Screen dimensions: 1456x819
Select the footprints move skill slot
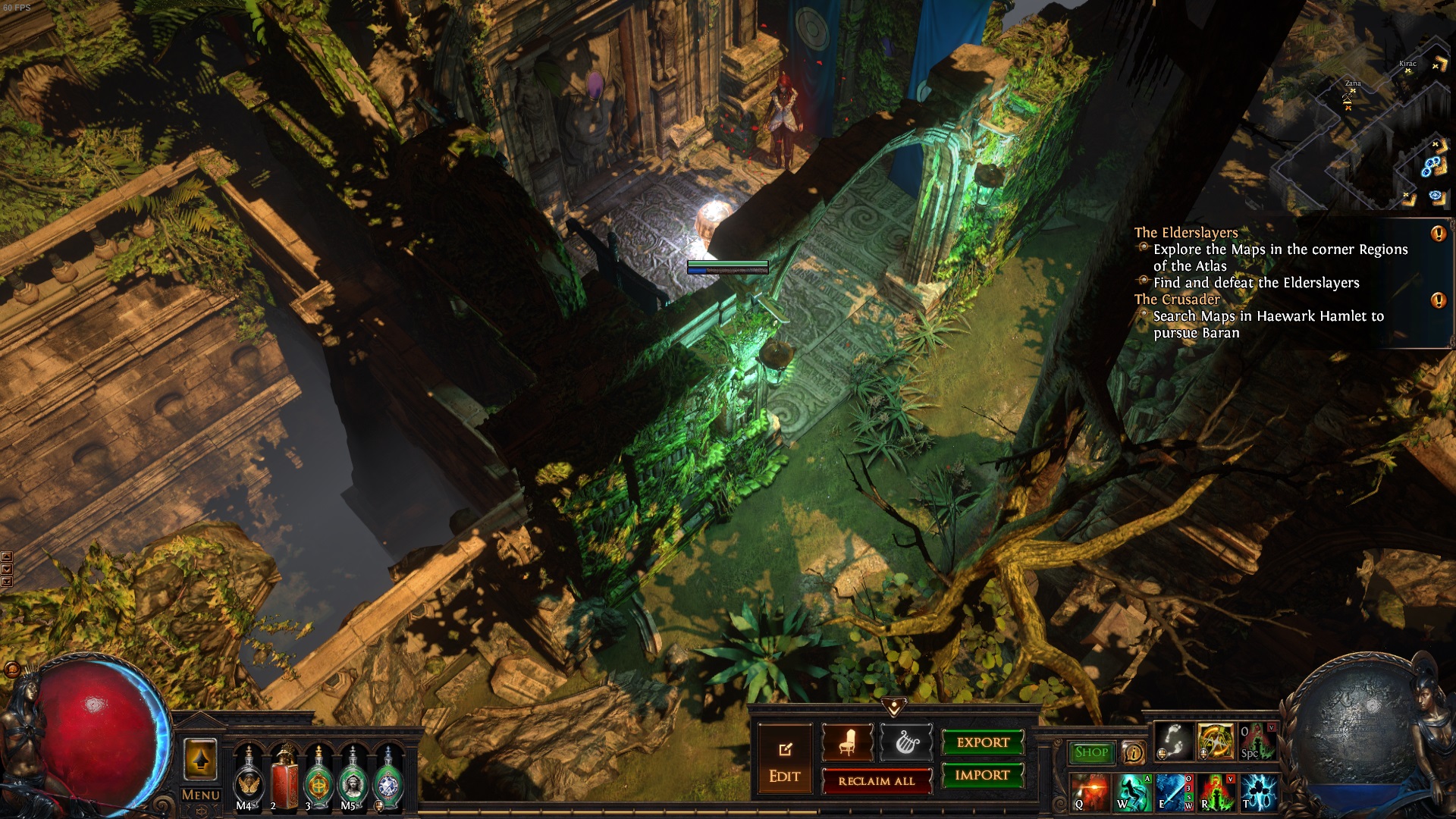1173,740
